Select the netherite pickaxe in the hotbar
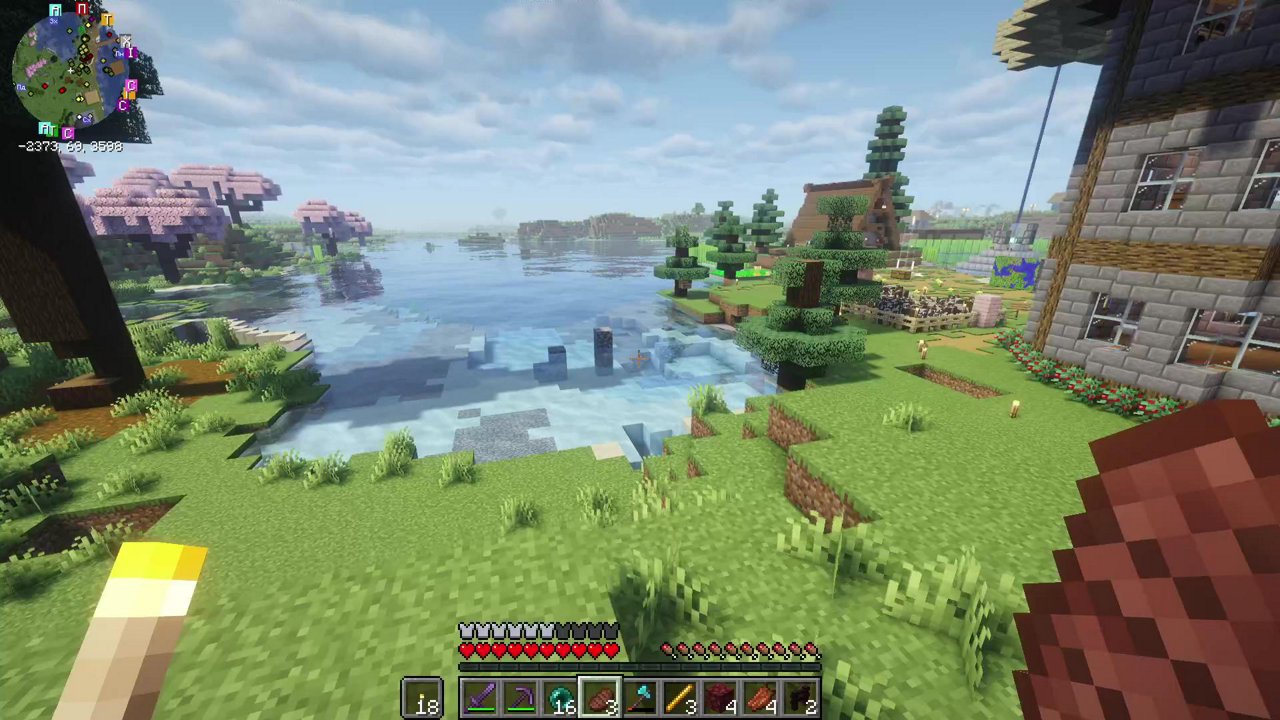 520,699
